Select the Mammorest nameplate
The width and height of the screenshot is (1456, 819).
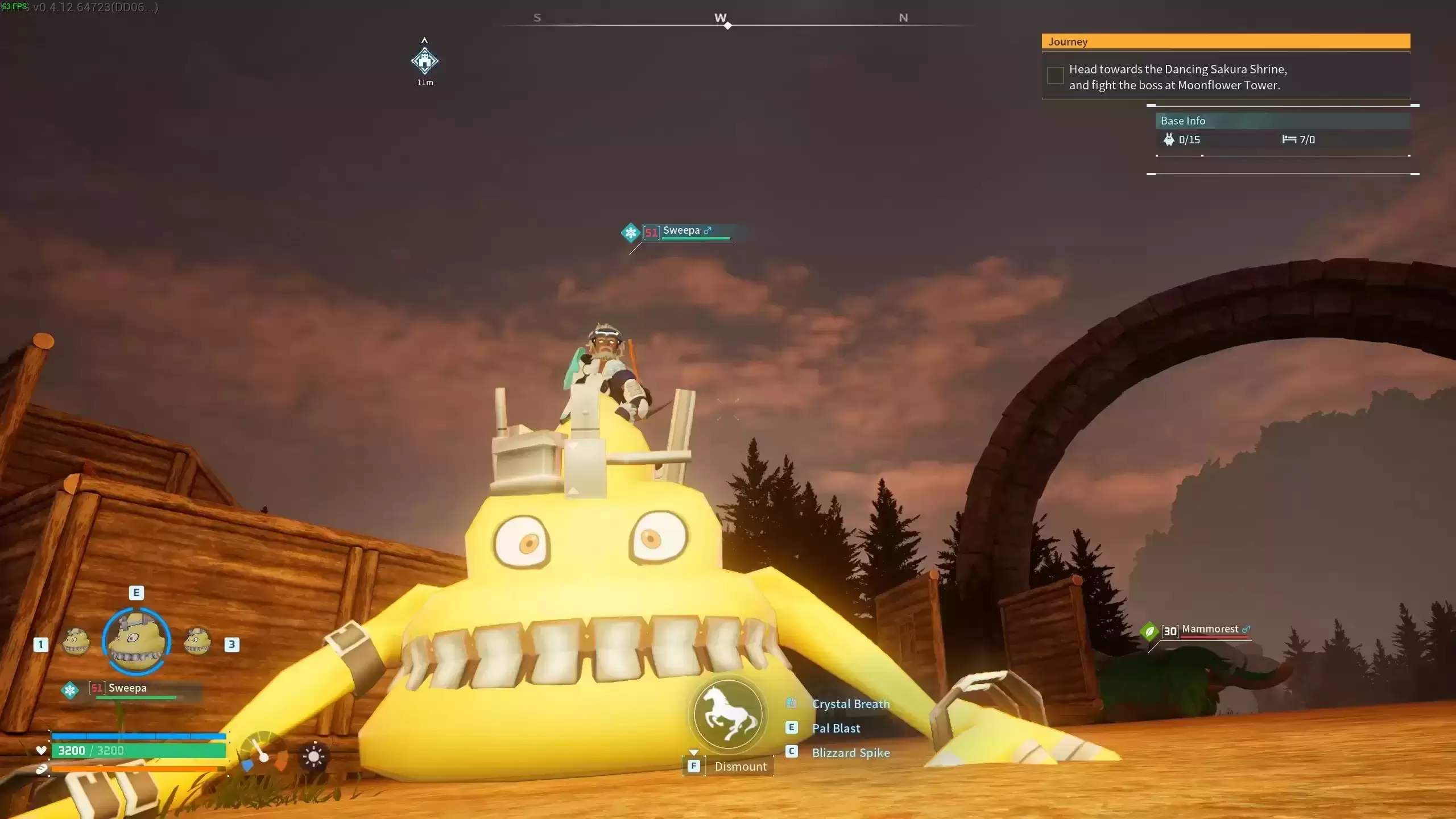1209,630
